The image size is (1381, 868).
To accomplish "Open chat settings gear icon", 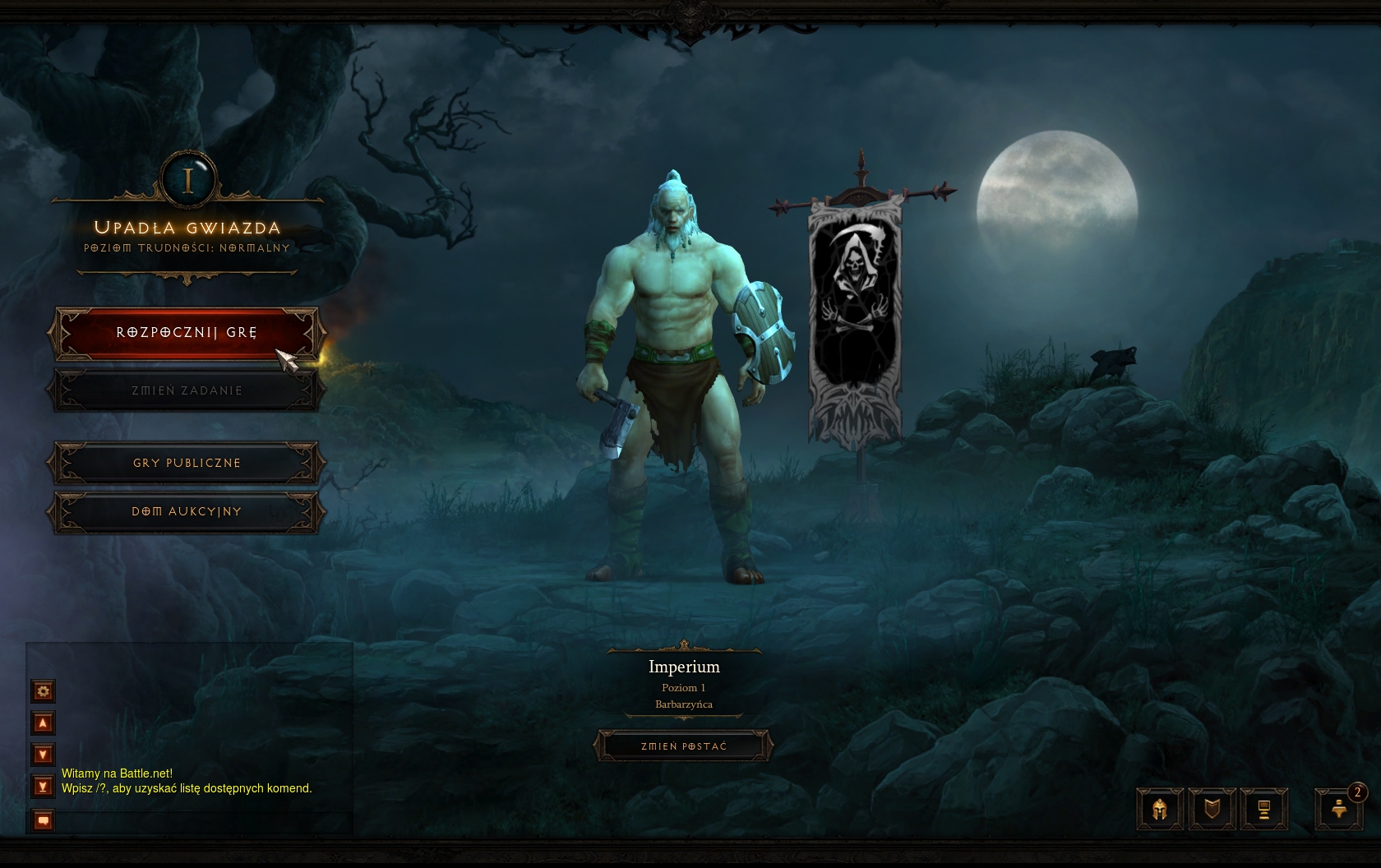I will point(44,691).
